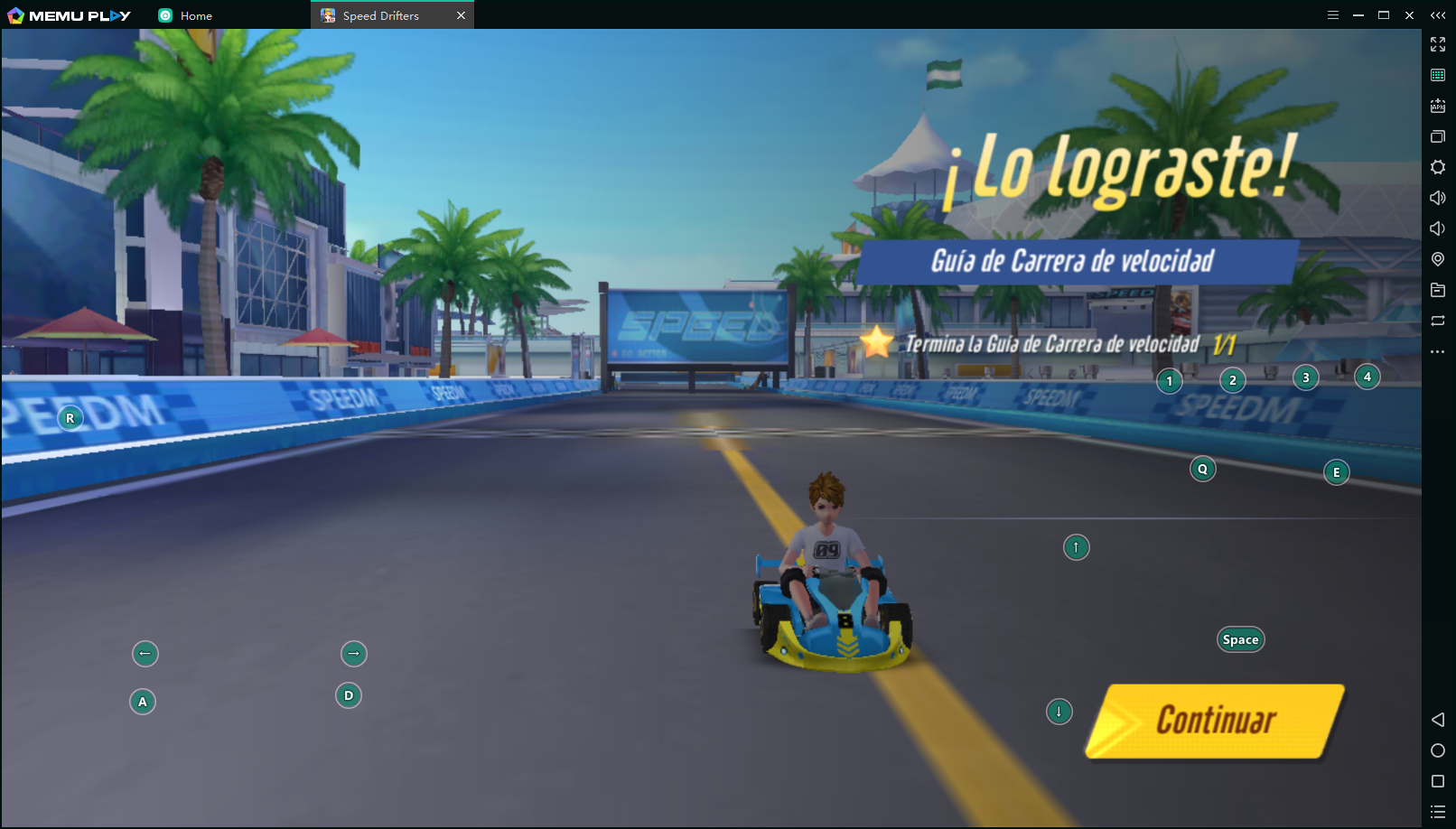Open the Multi-instance manager icon
This screenshot has height=829, width=1456.
pos(1438,136)
